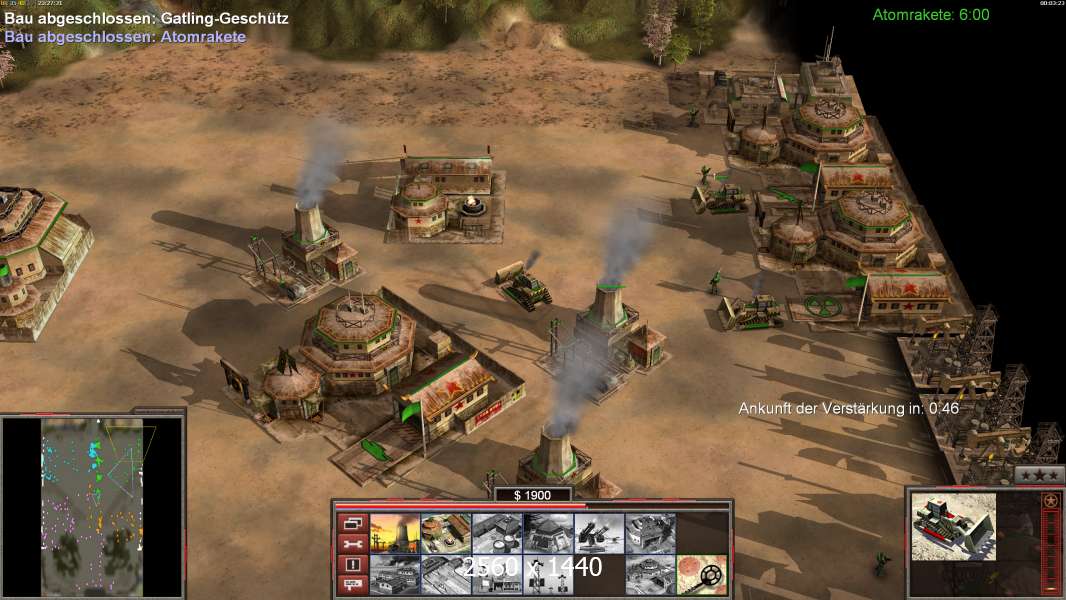Click the red star emblem beside portrait
This screenshot has height=600, width=1066.
pyautogui.click(x=1051, y=500)
